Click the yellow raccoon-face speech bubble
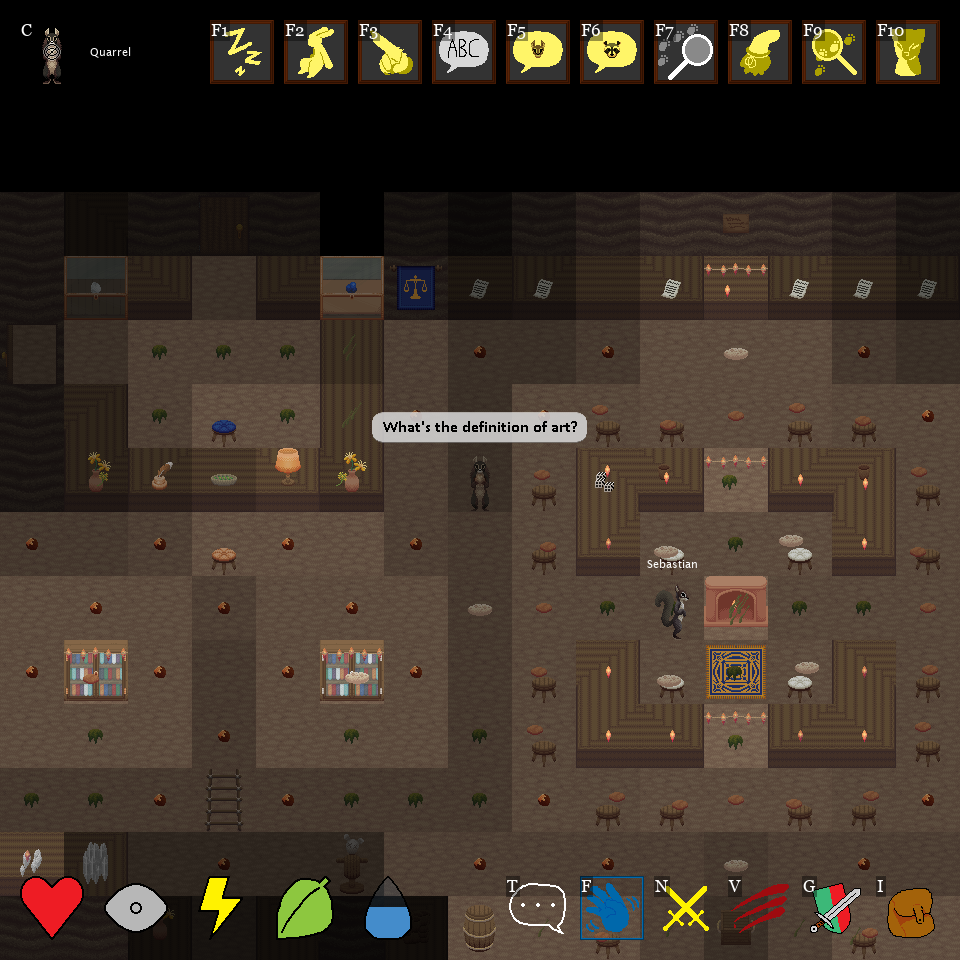960x960 pixels. tap(611, 52)
